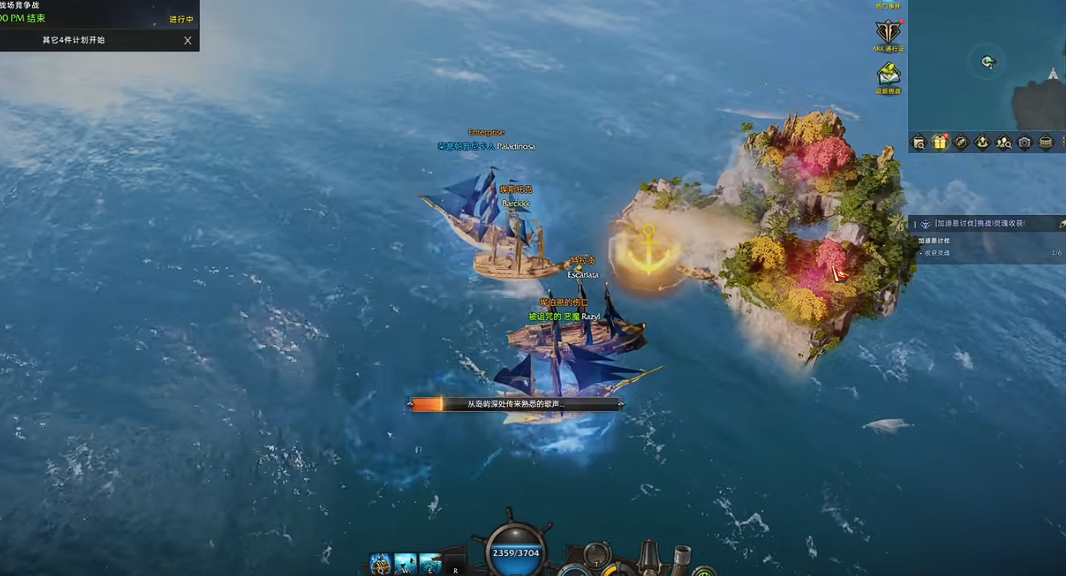Open the green book challenge icon
1066x576 pixels.
(888, 75)
